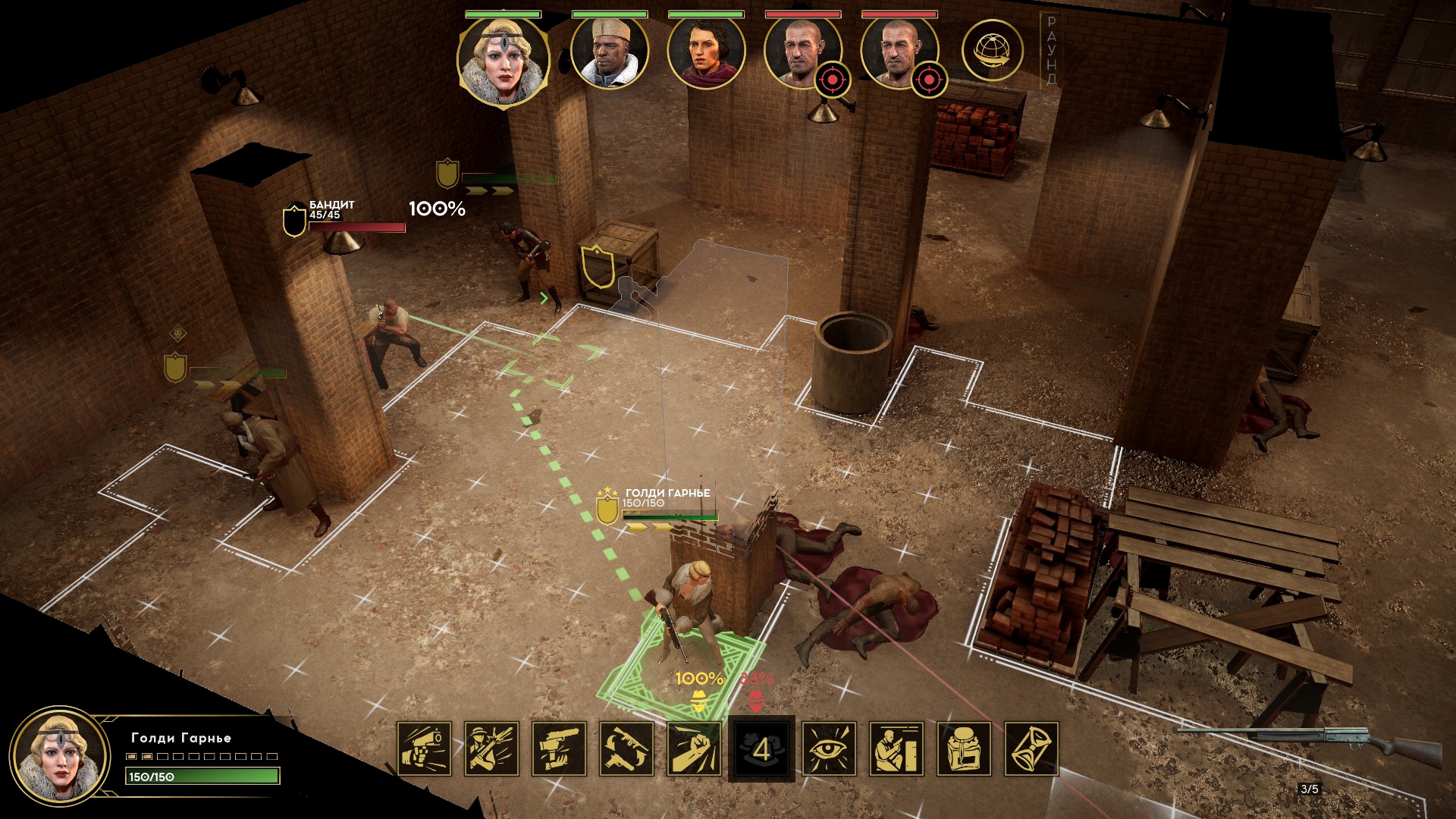Screen dimensions: 1456x819
Task: Click the globe round icon
Action: pyautogui.click(x=992, y=51)
